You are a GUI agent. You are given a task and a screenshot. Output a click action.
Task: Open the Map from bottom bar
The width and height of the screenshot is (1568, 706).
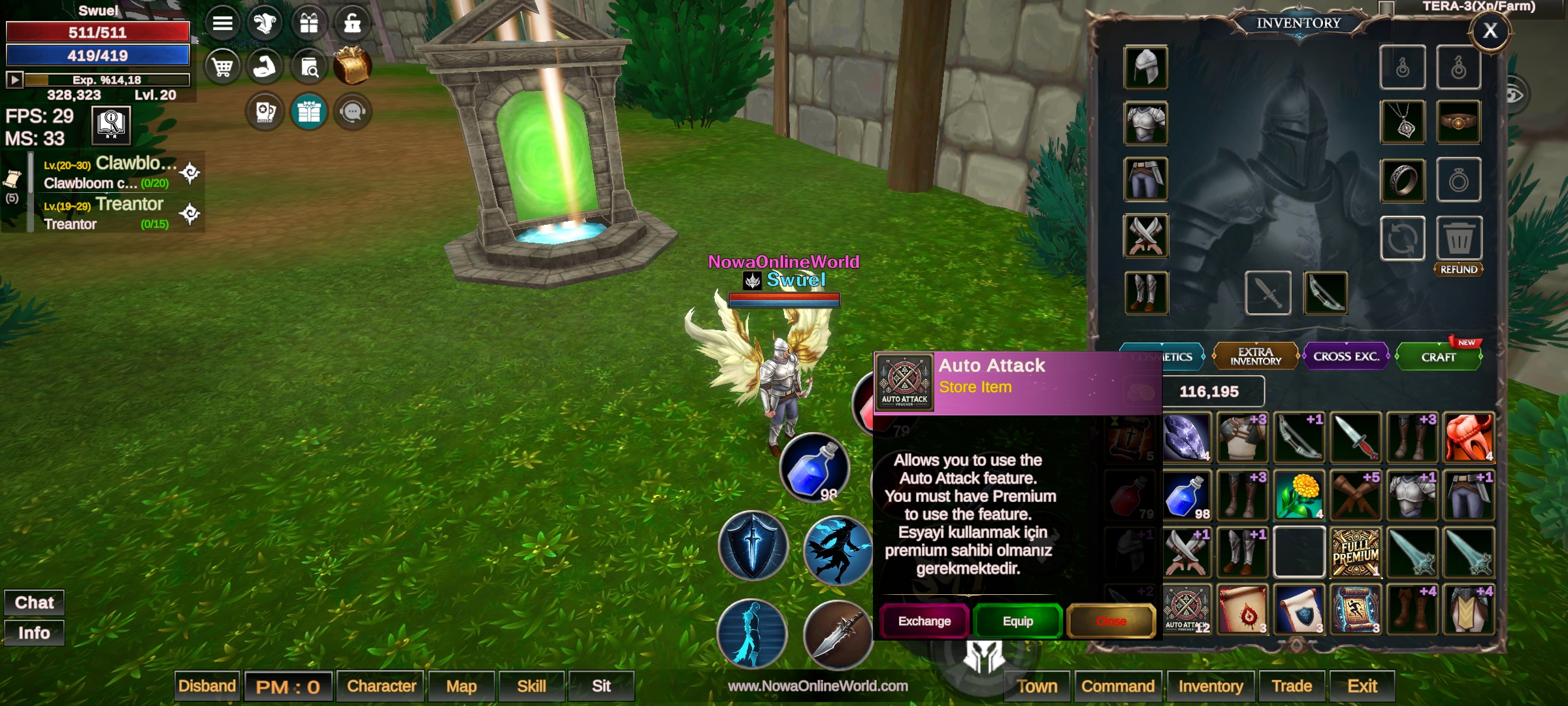coord(461,686)
